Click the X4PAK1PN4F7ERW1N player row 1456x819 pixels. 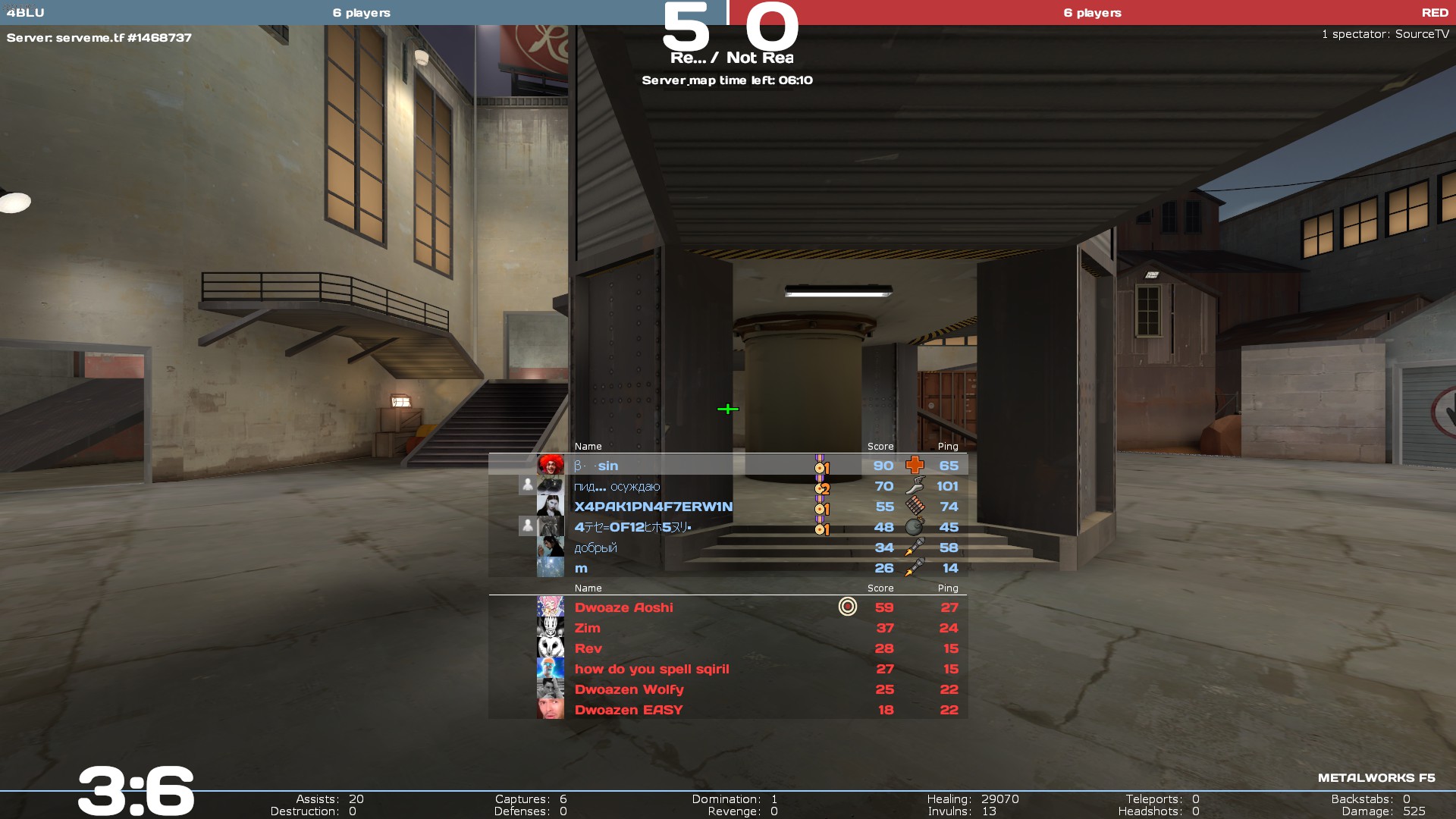point(653,507)
